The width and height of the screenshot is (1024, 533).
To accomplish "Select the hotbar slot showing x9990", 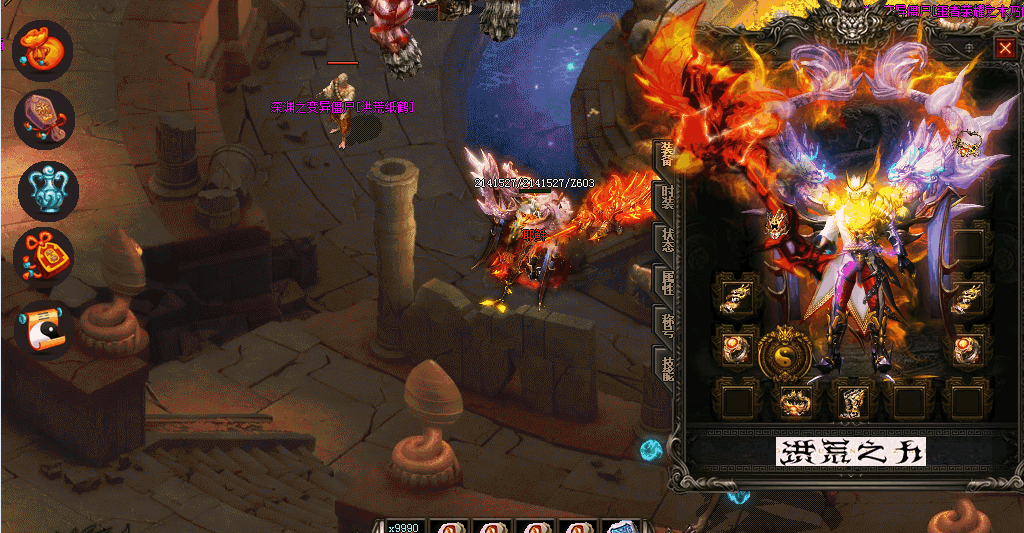I will [404, 527].
